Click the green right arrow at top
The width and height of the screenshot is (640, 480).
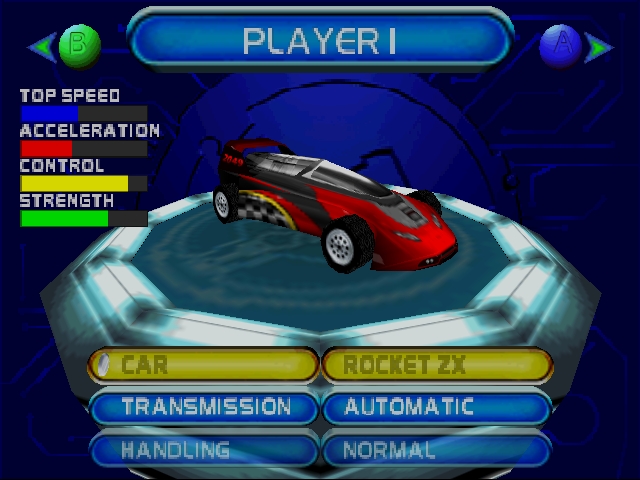pos(600,45)
